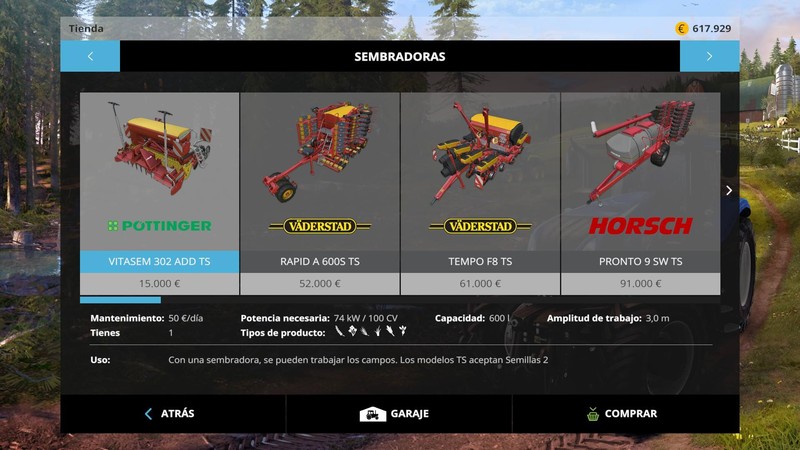Viewport: 800px width, 450px height.
Task: Show more seeders with the right arrow
Action: tap(729, 190)
